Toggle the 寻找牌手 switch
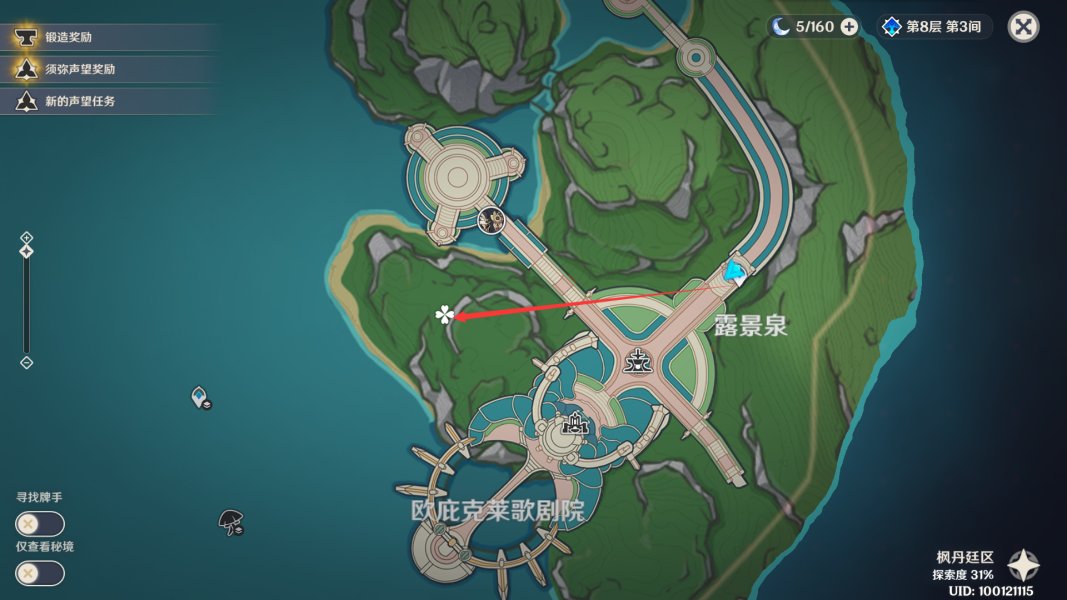The width and height of the screenshot is (1067, 600). tap(40, 524)
